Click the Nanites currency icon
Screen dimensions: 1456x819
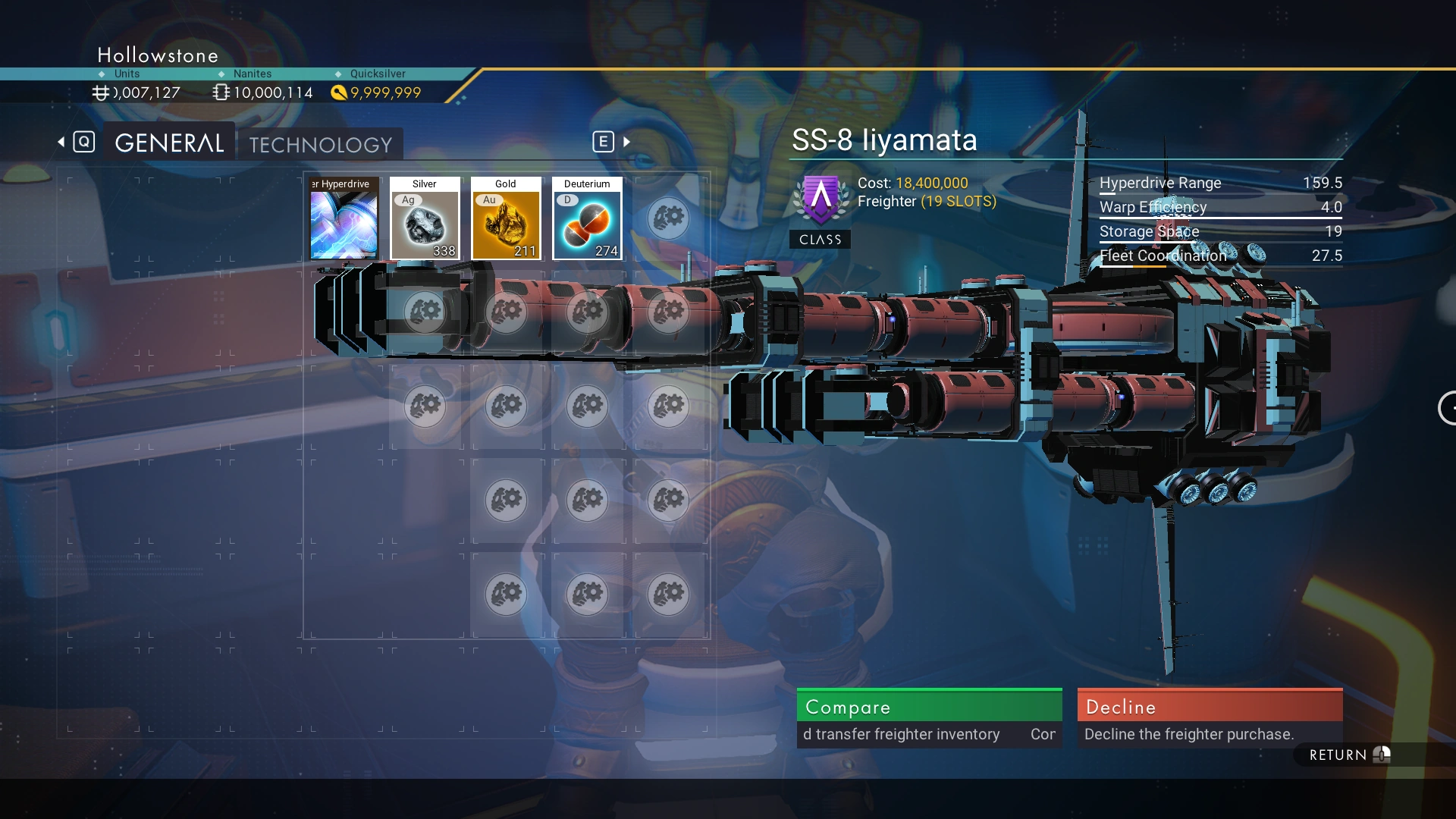coord(221,92)
